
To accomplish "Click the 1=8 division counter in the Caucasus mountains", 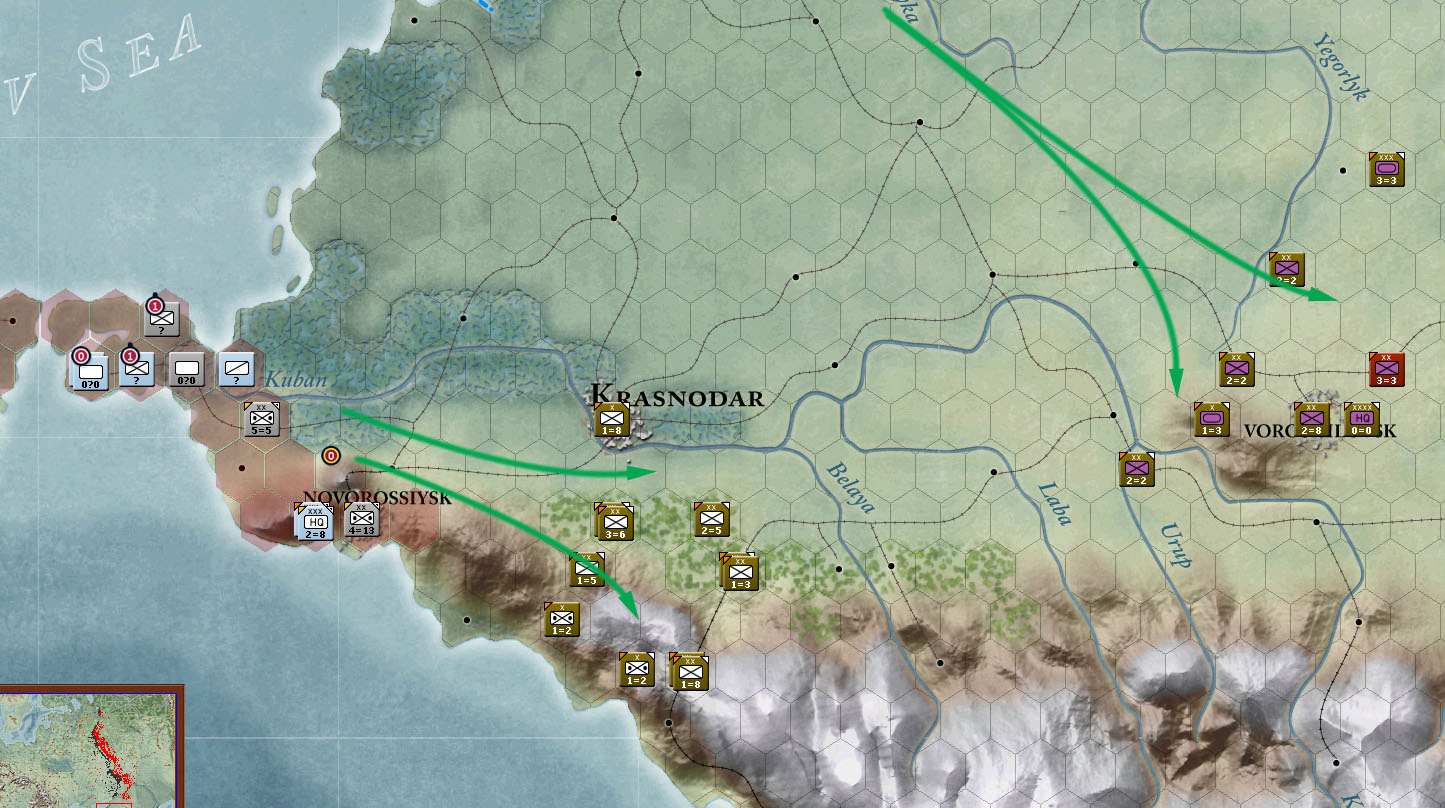I will pos(690,672).
